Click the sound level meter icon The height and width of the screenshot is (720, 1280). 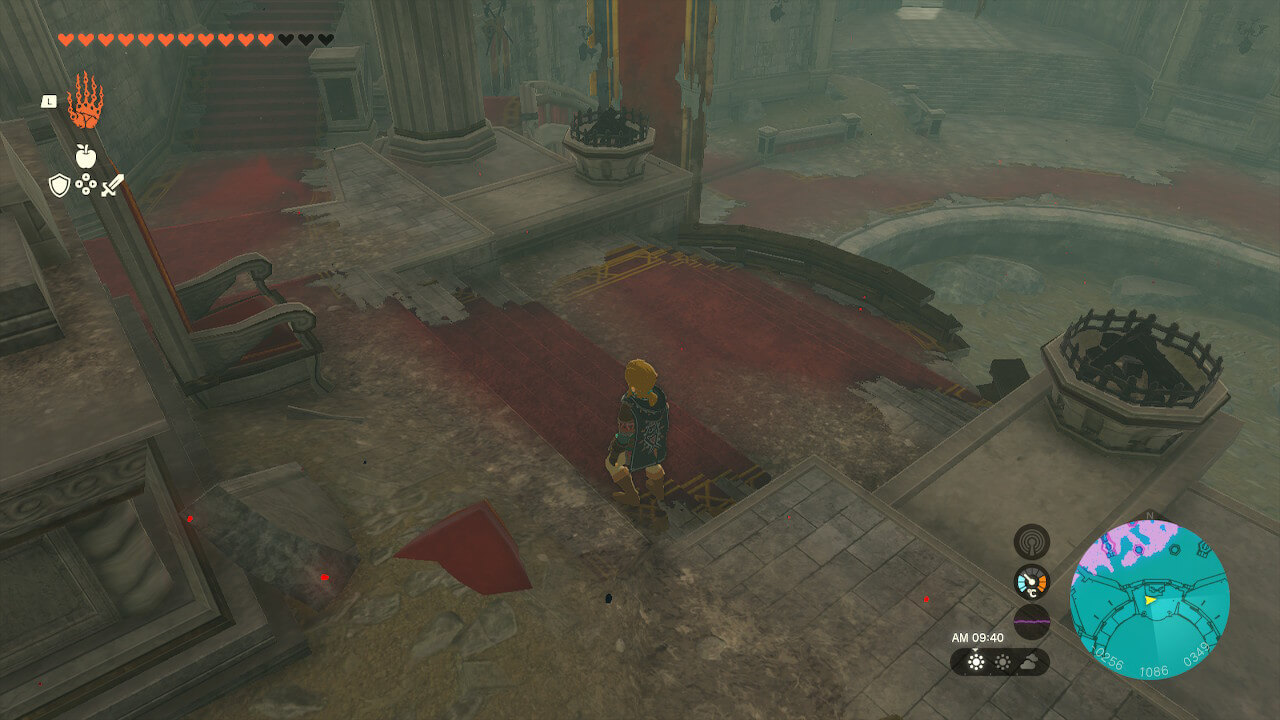click(x=1031, y=621)
